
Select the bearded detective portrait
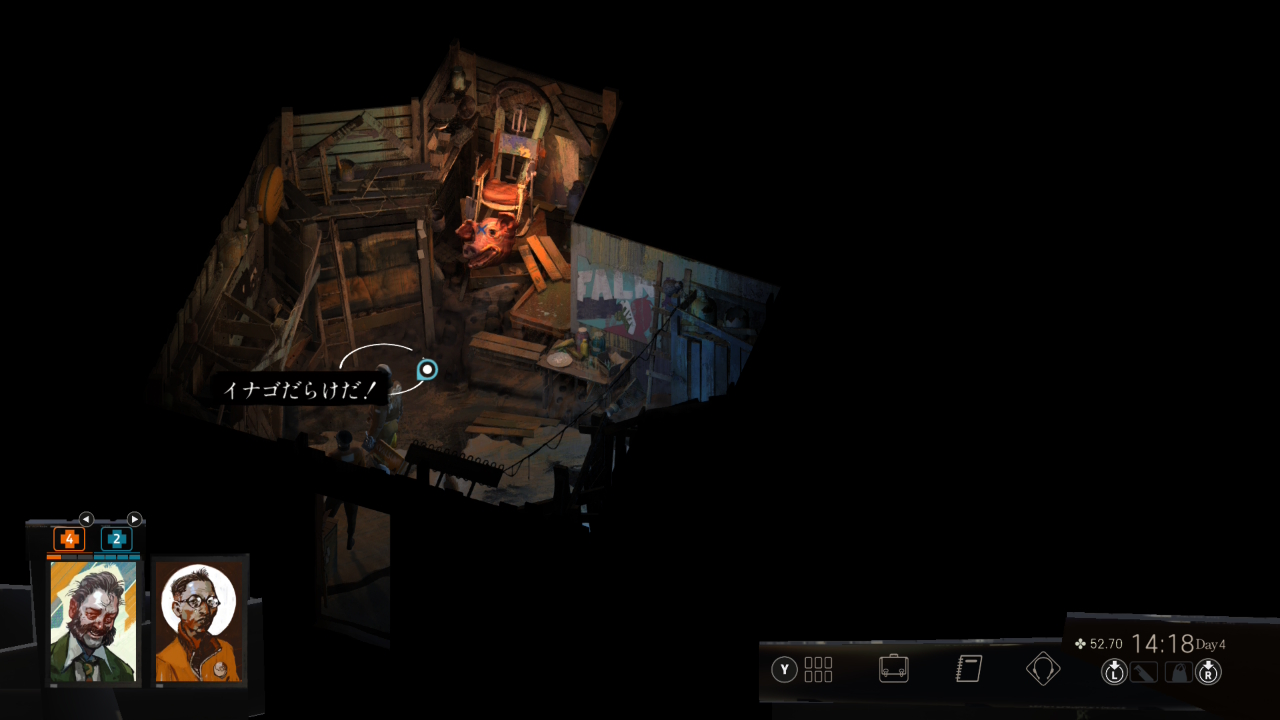[94, 621]
